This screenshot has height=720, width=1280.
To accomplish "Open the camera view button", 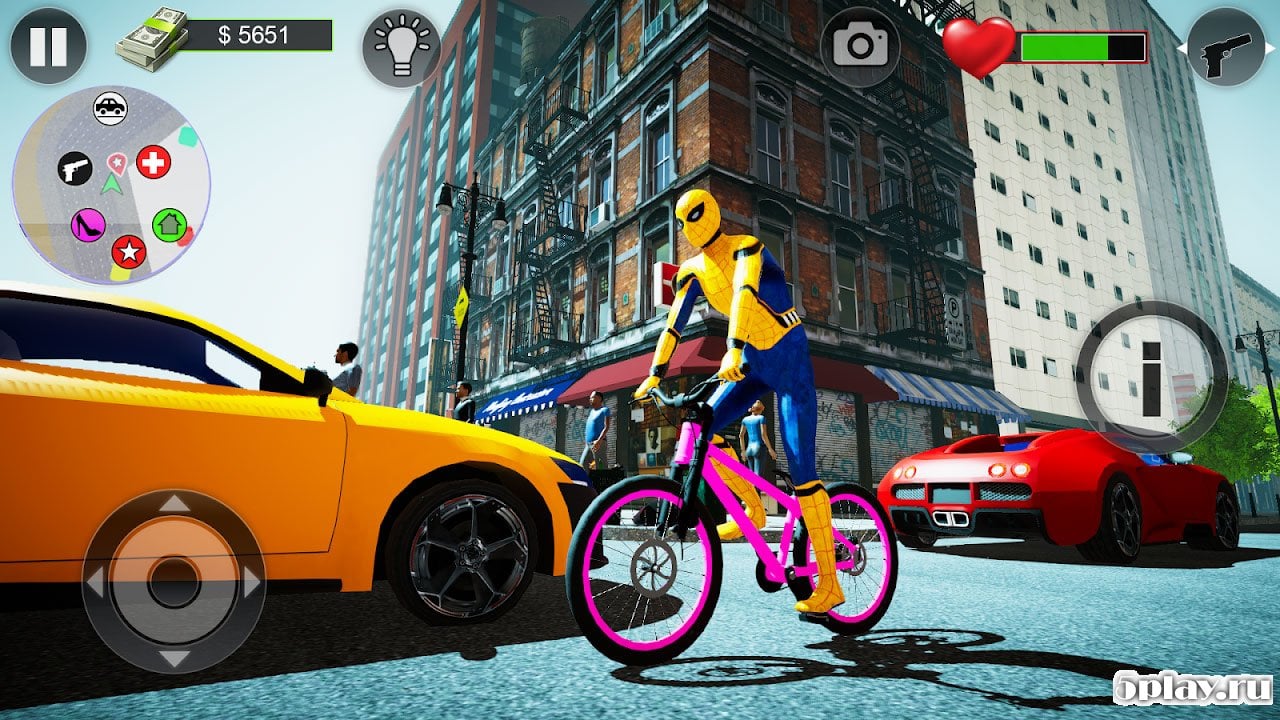I will [x=859, y=46].
